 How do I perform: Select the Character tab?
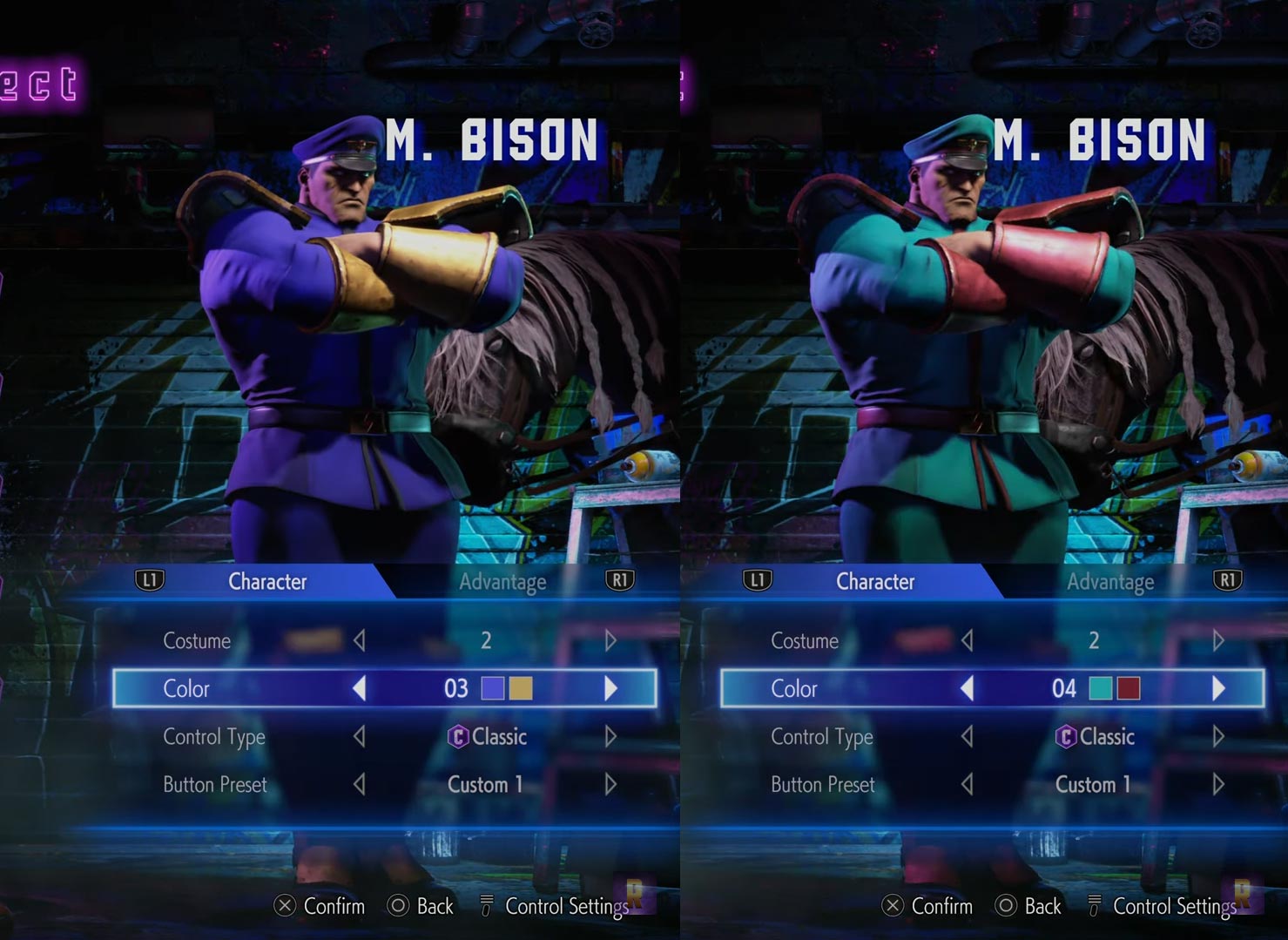pos(266,581)
